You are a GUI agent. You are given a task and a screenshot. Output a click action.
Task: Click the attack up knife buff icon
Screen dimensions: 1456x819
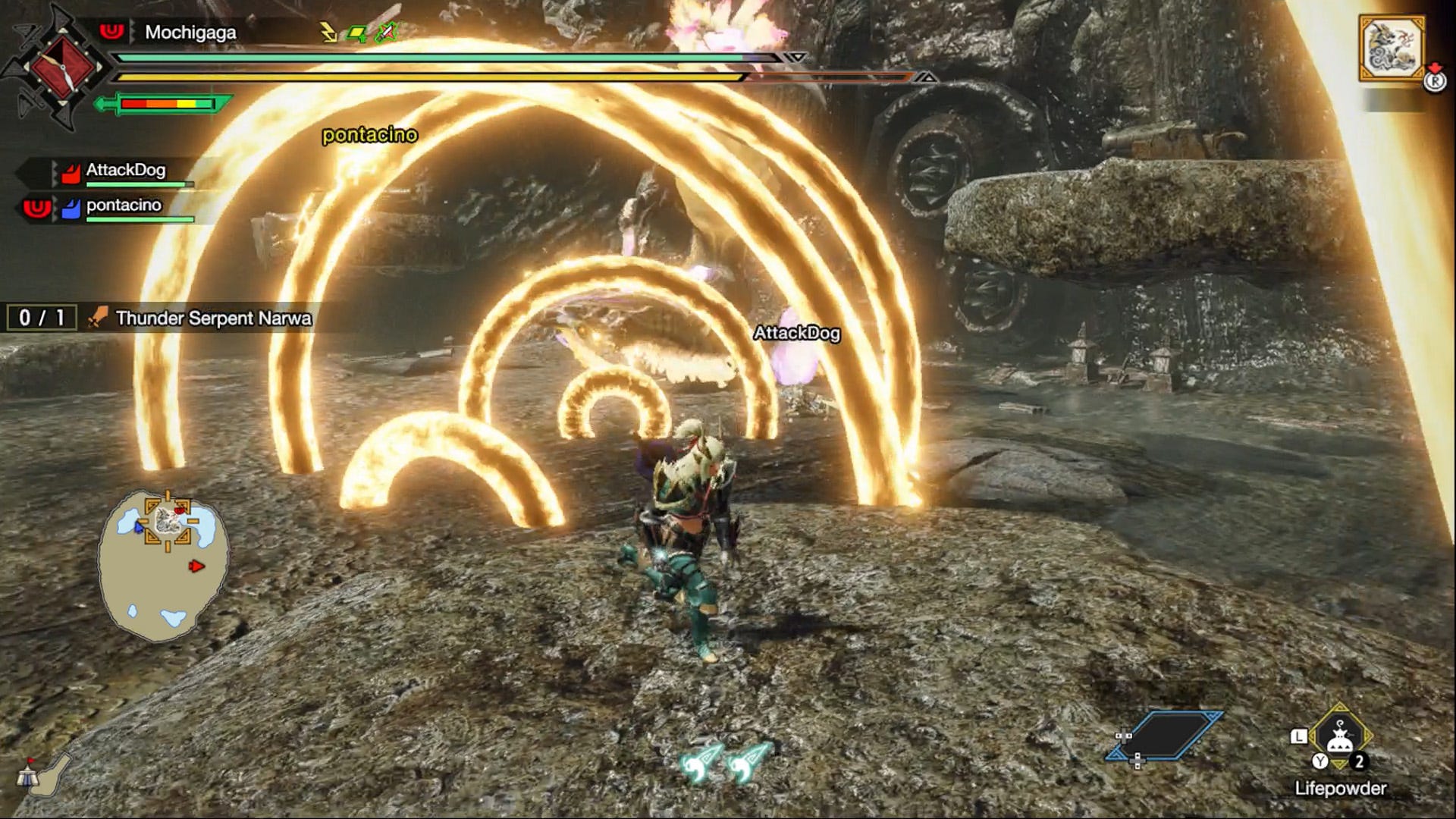tap(385, 31)
